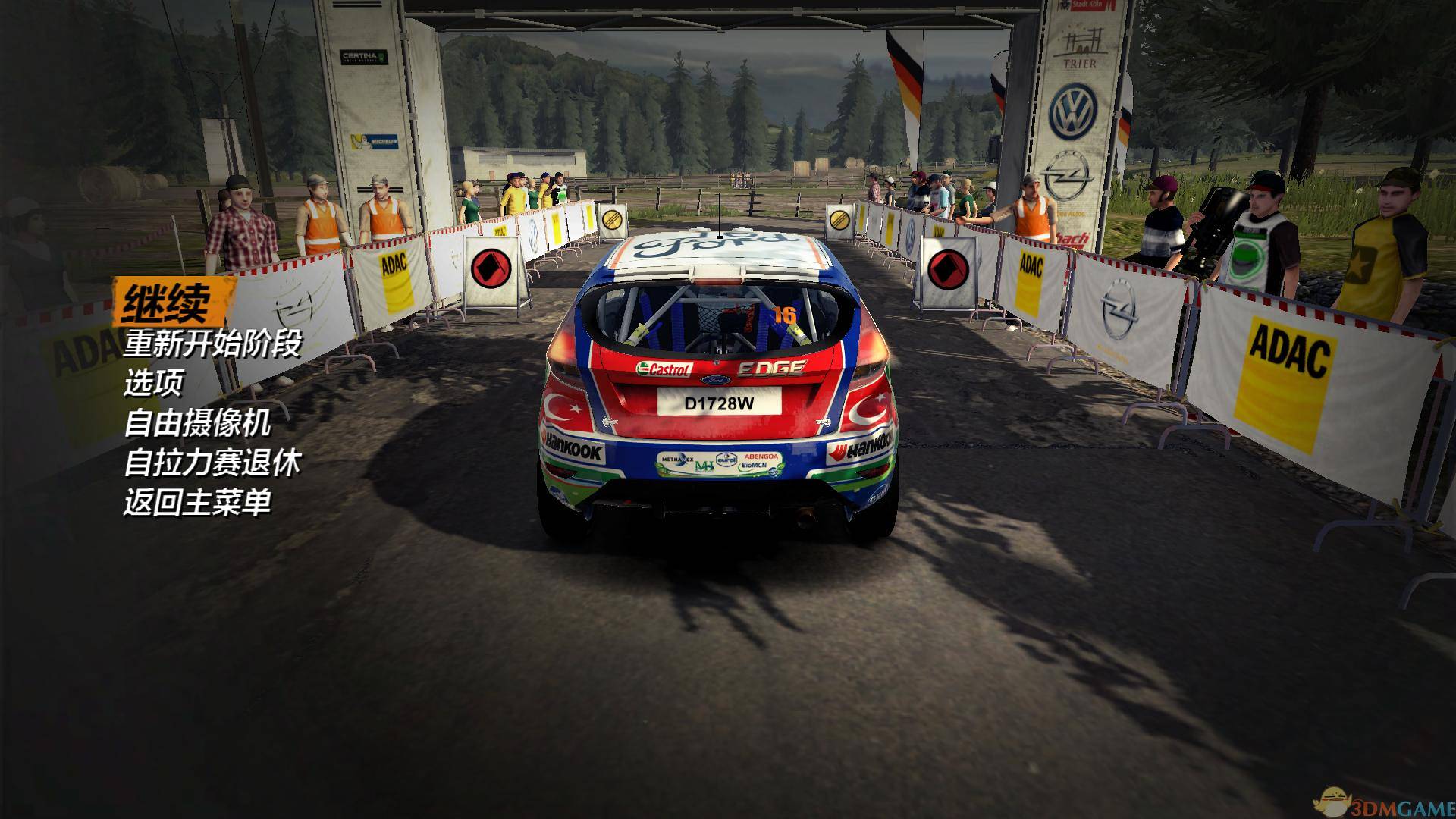Open the 选项 options menu
The width and height of the screenshot is (1456, 819).
point(154,384)
